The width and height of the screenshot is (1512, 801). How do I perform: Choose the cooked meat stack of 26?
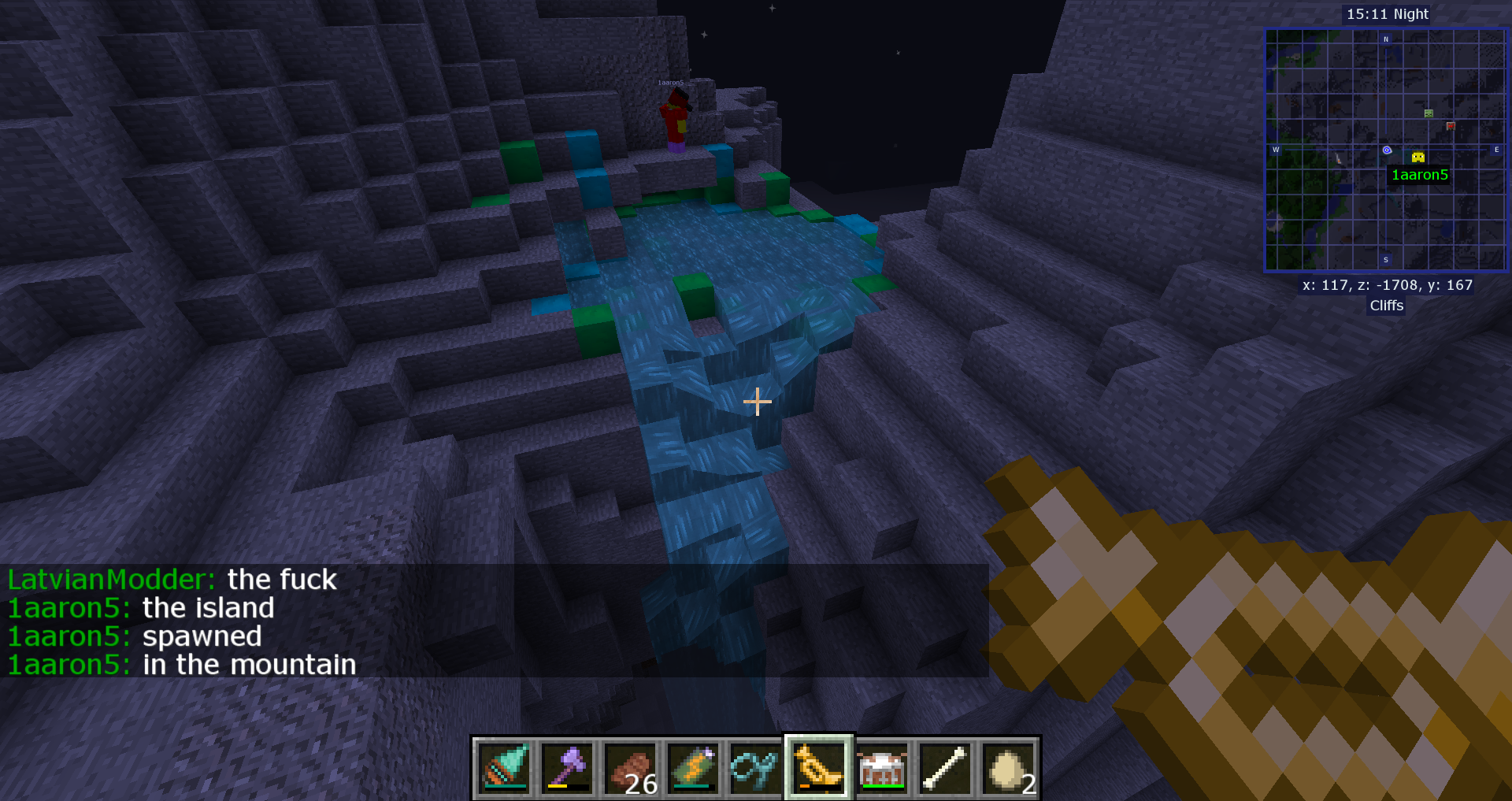pos(630,767)
